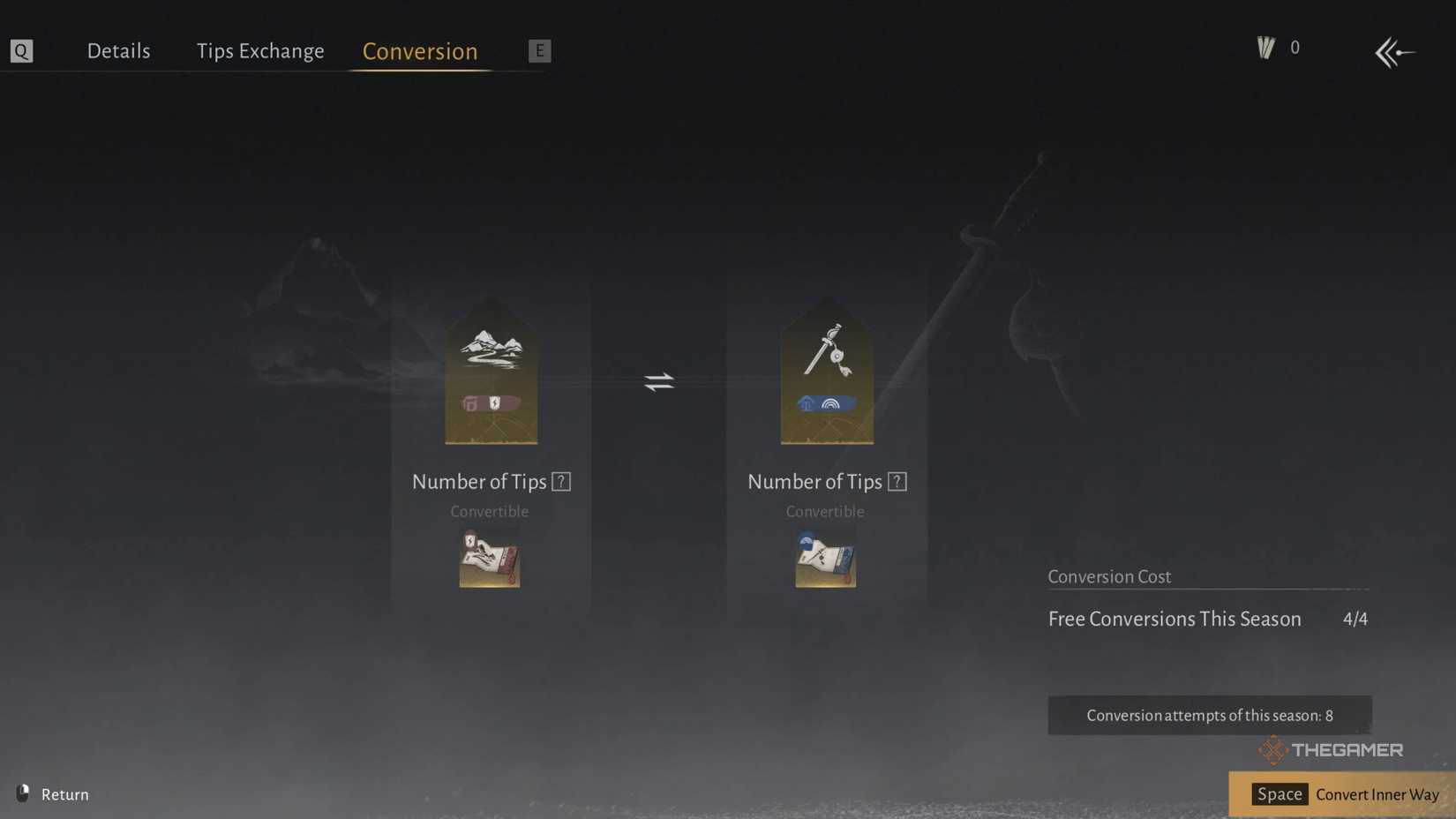
Task: Open the left Number of Tips help tooltip
Action: (x=561, y=481)
